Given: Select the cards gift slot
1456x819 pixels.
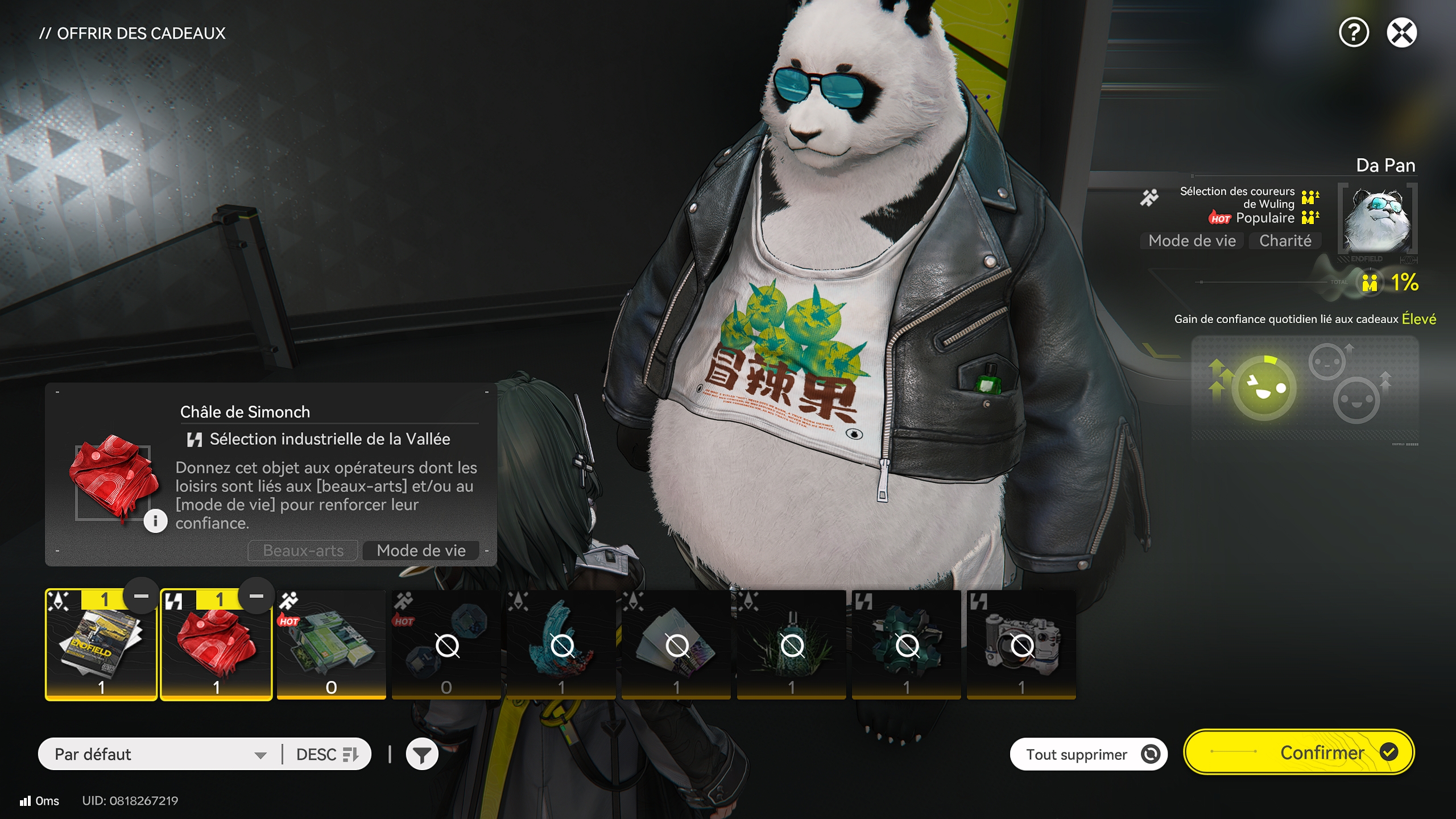Looking at the screenshot, I should click(676, 646).
